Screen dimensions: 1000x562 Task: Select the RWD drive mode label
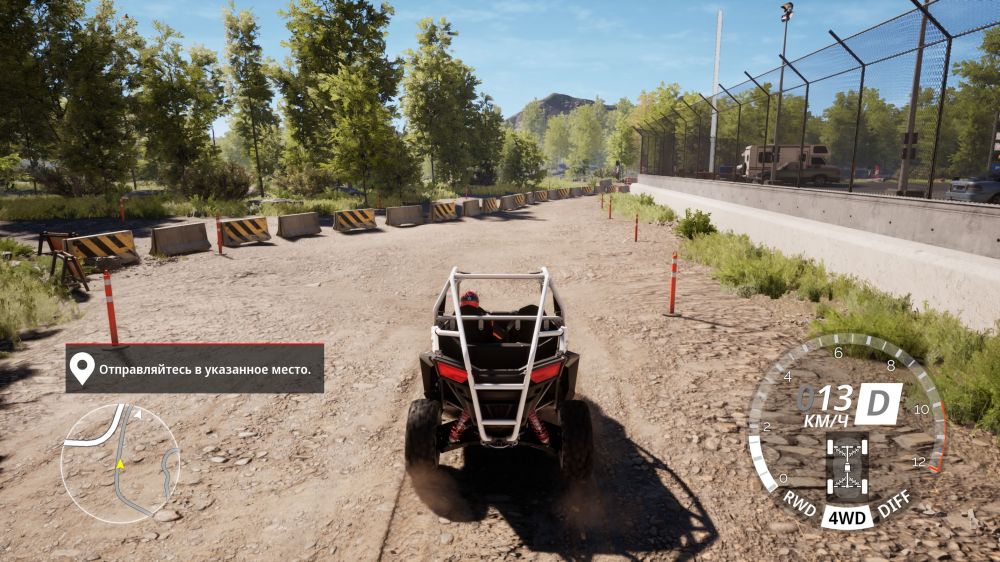click(798, 499)
